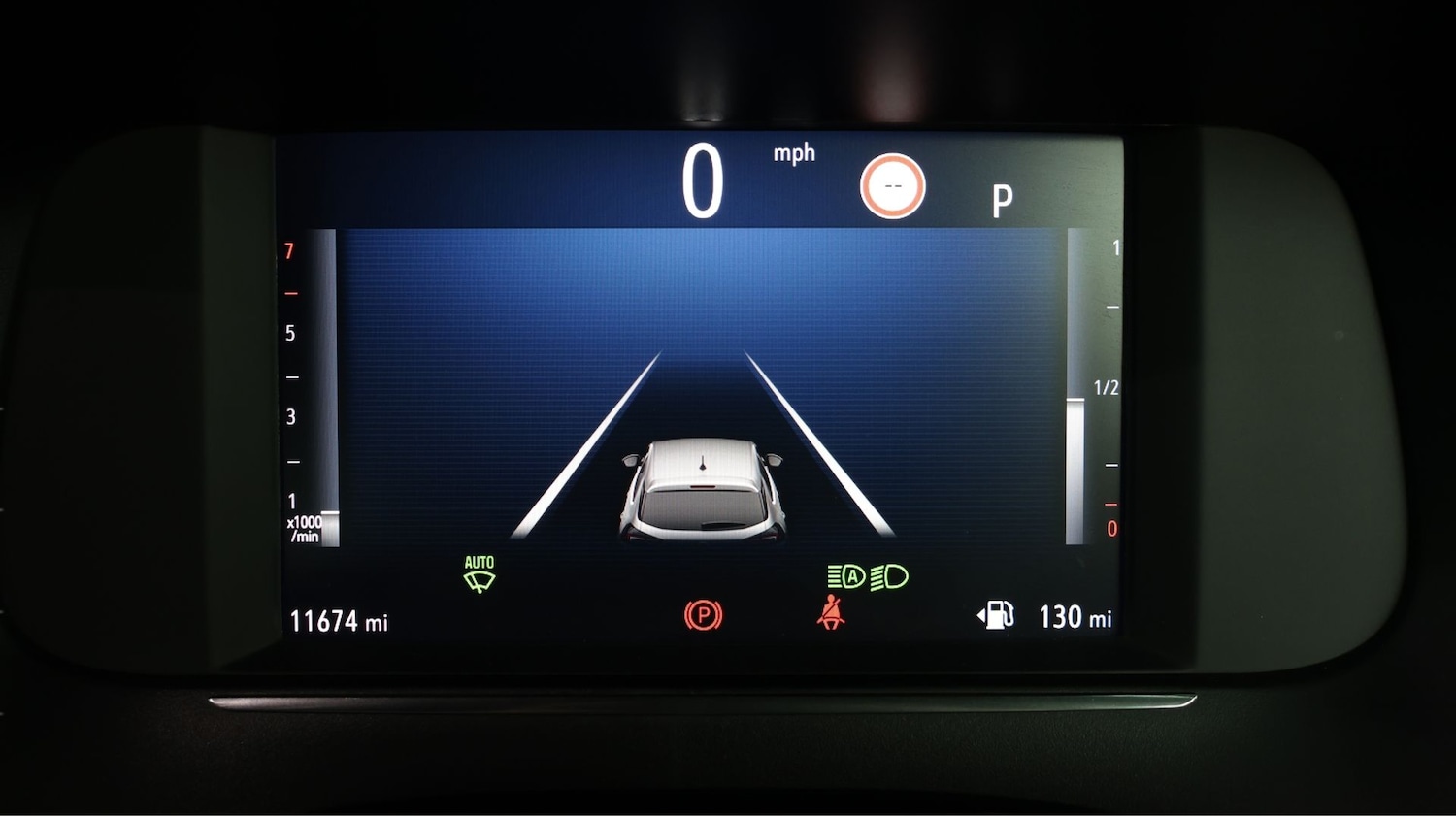Select the red parking brake warning icon
1456x816 pixels.
pyautogui.click(x=703, y=615)
